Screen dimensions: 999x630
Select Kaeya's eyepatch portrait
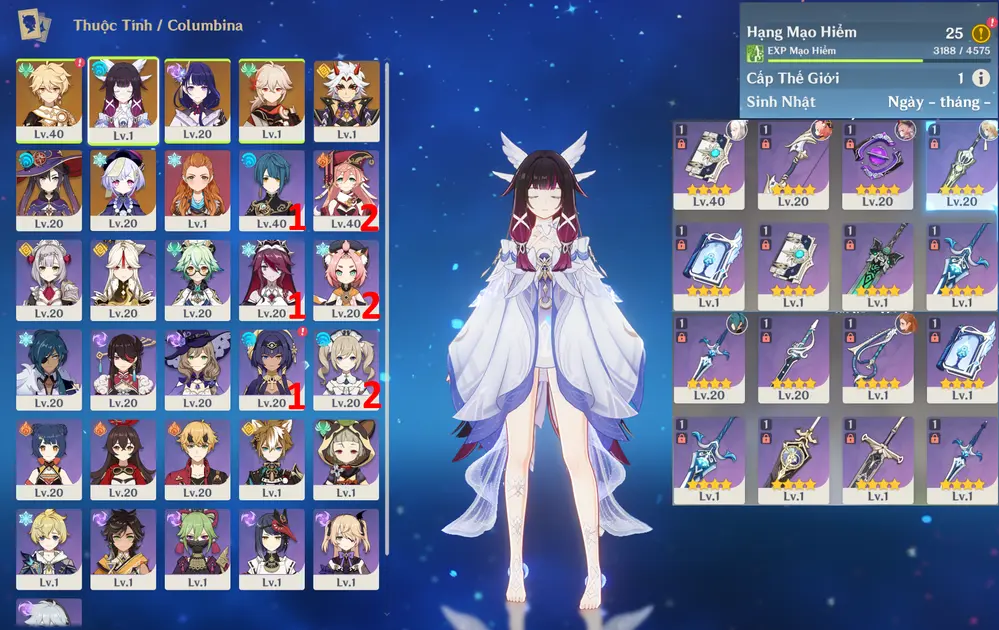click(x=49, y=363)
